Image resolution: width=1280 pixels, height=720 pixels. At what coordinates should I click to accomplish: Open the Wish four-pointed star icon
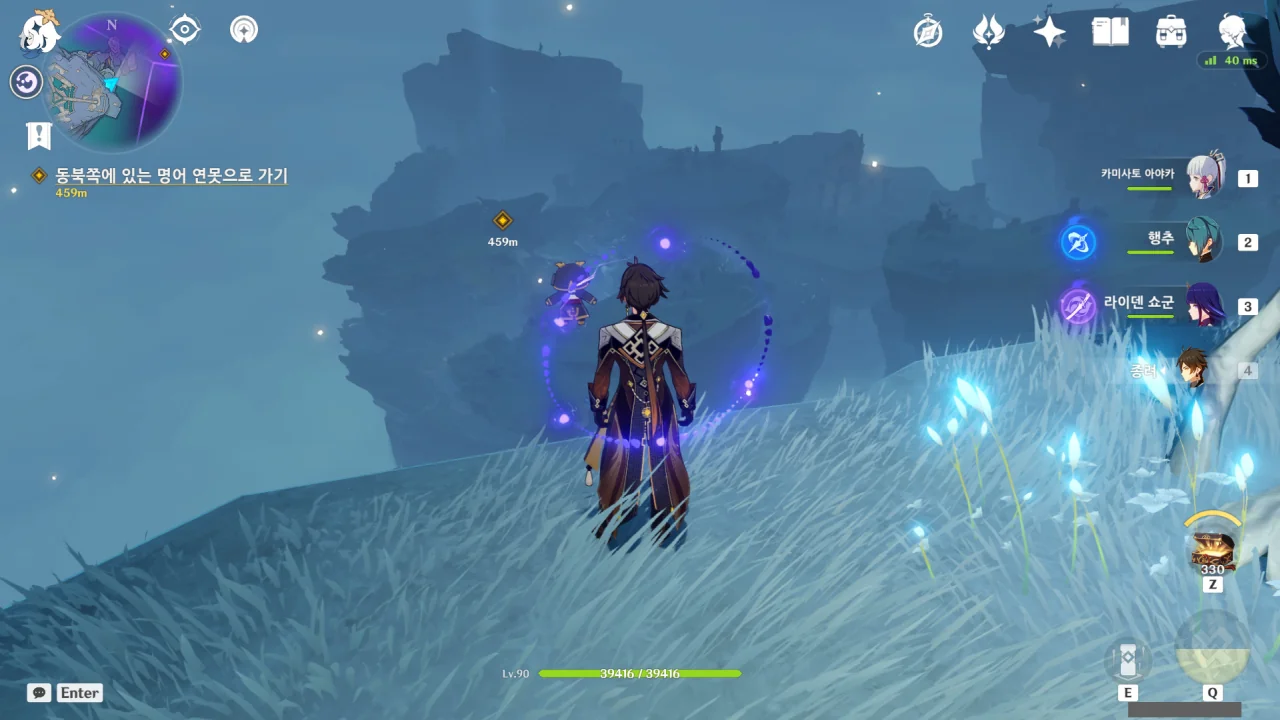click(1049, 32)
